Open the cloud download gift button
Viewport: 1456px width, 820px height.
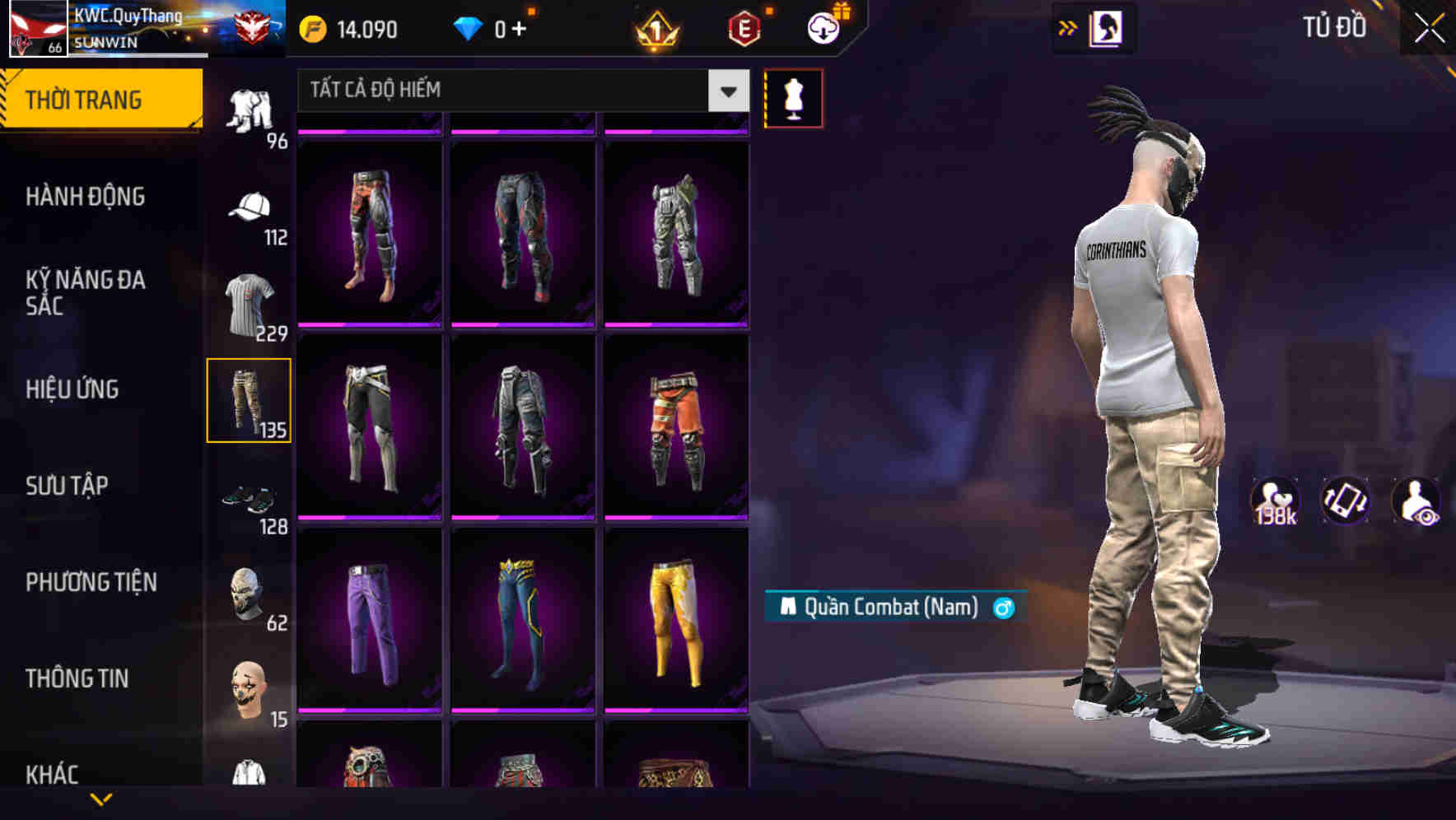coord(824,27)
